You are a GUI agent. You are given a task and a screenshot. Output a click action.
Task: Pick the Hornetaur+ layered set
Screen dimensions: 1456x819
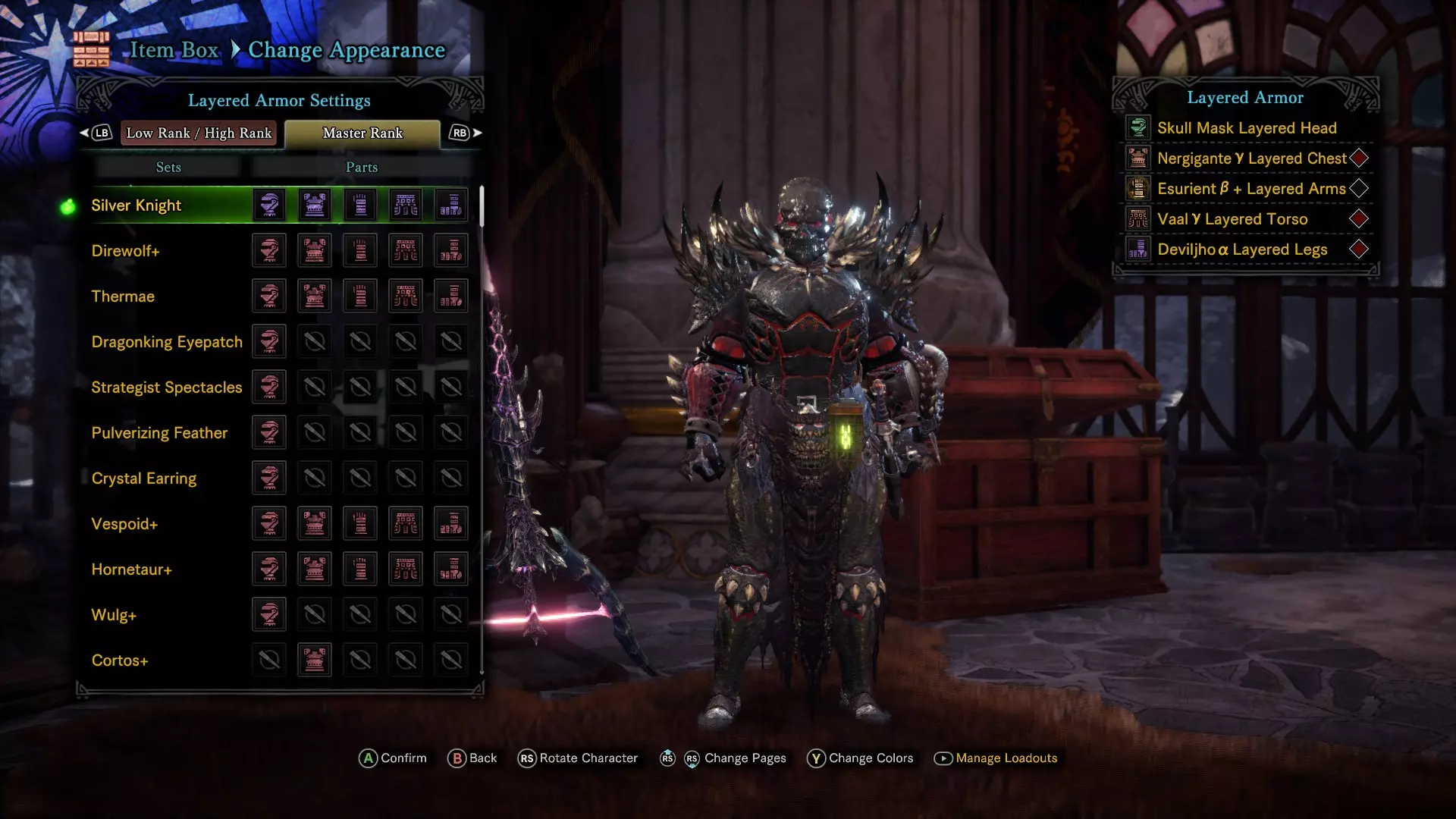[131, 570]
